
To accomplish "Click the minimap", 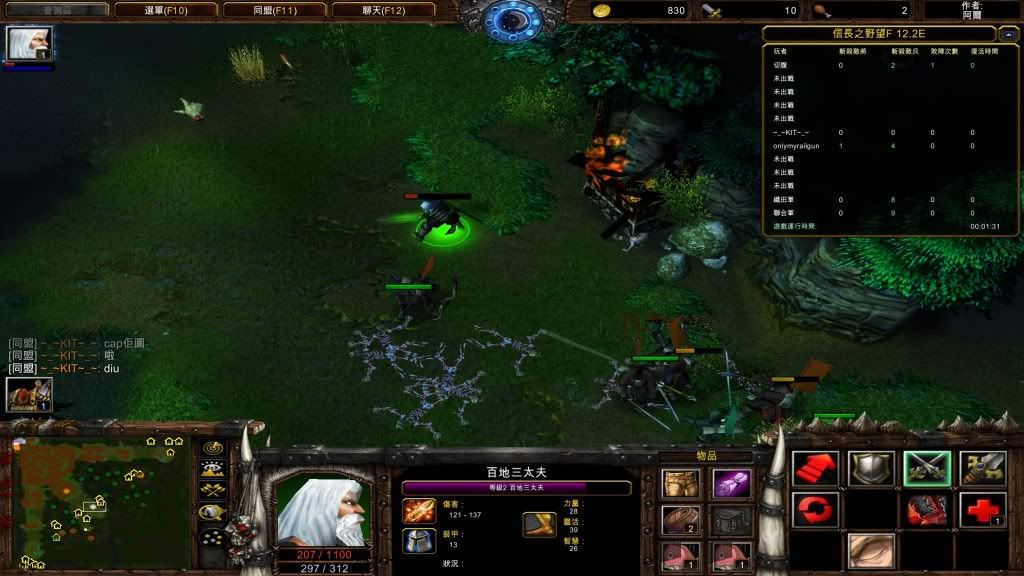I will tap(100, 501).
